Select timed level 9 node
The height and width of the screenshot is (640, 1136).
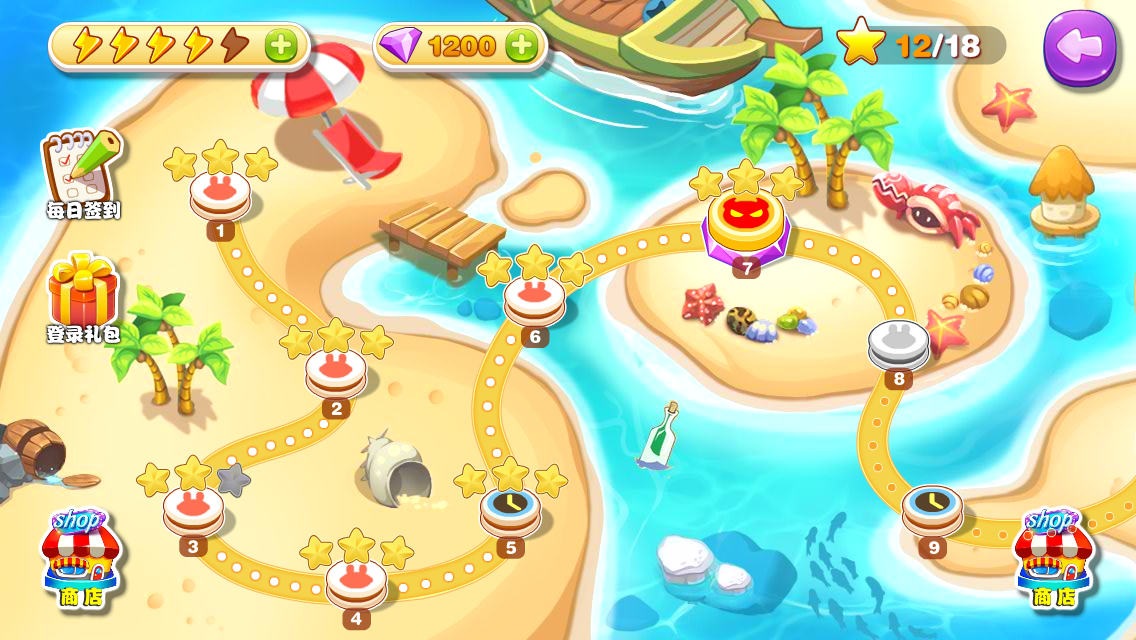click(933, 509)
